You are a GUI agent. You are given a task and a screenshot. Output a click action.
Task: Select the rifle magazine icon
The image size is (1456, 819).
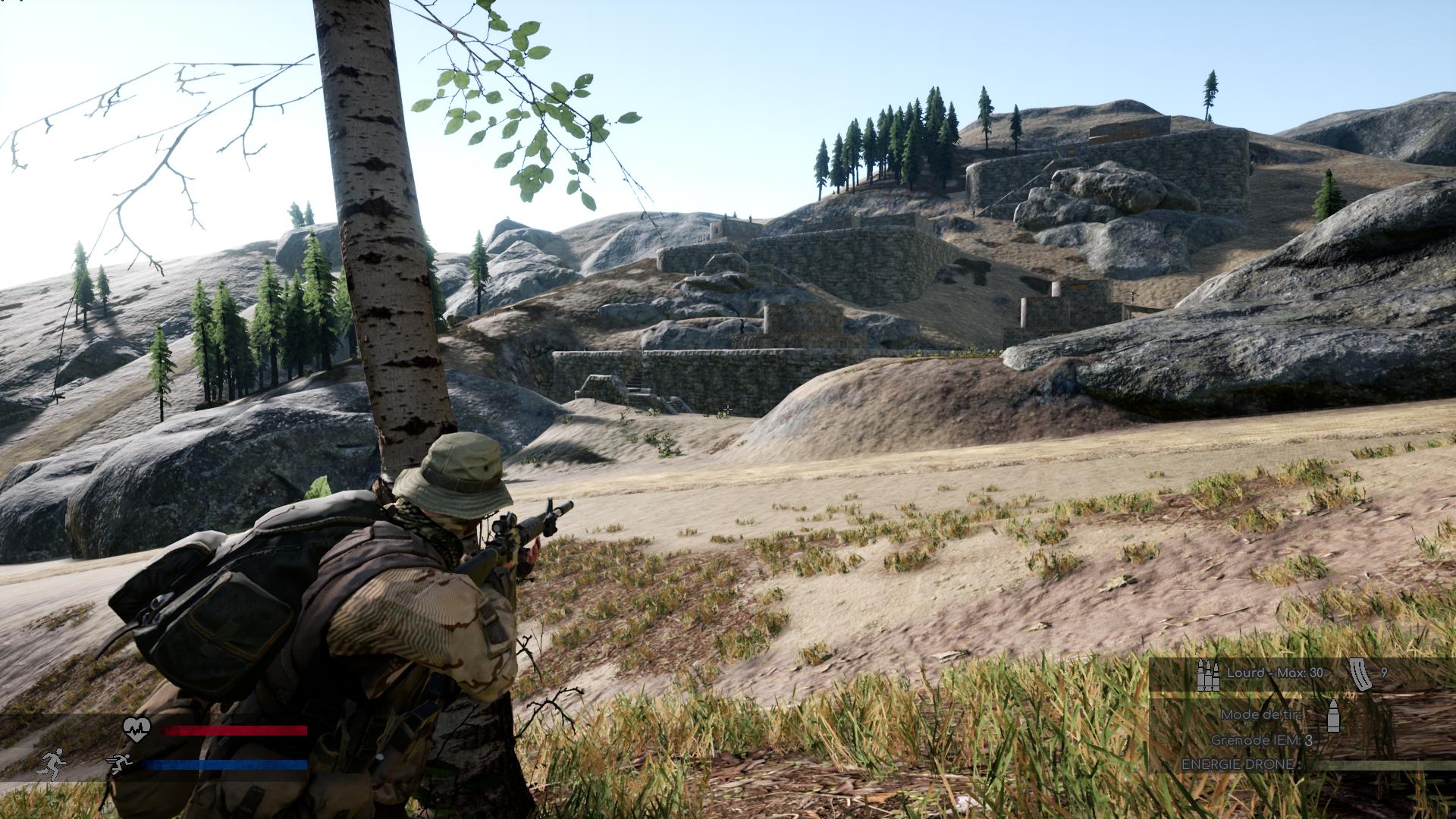[x=1360, y=674]
